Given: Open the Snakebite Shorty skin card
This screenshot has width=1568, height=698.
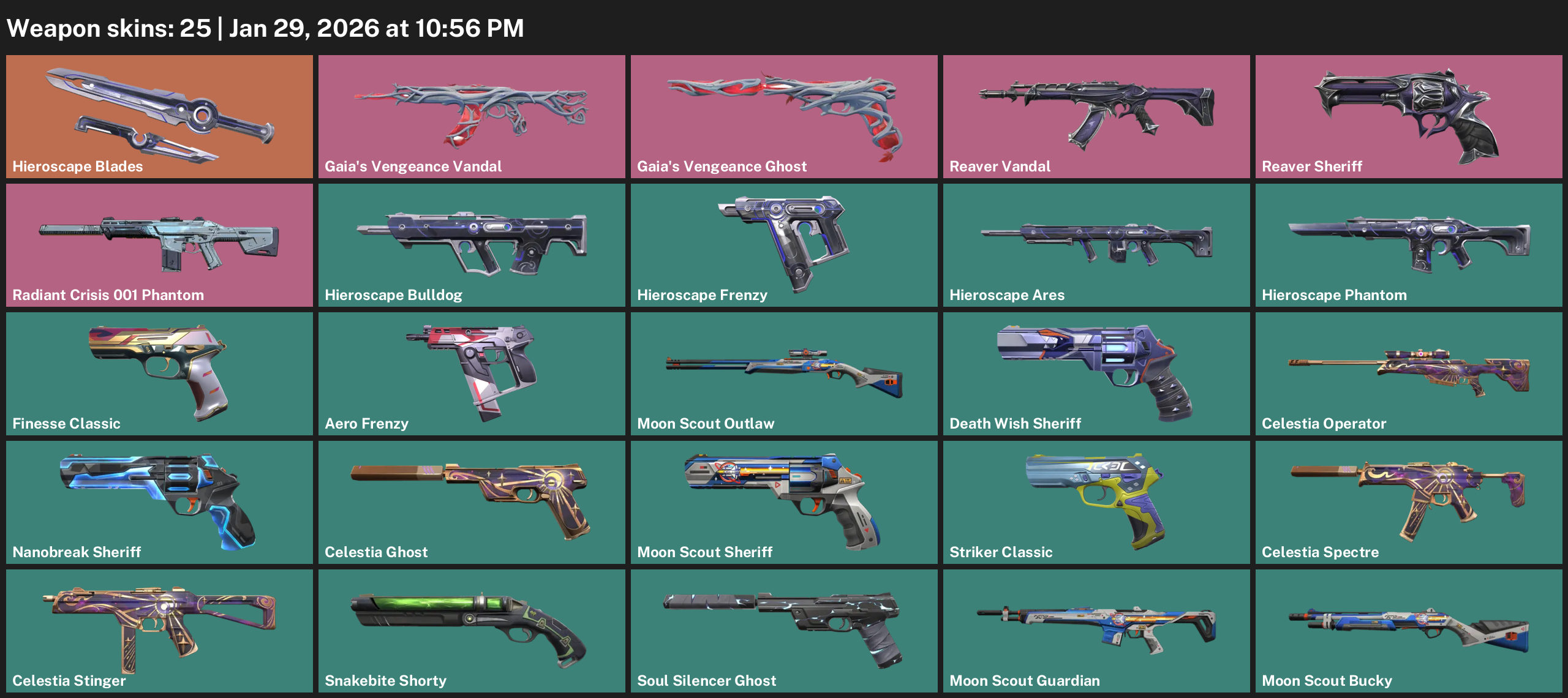Looking at the screenshot, I should [472, 631].
